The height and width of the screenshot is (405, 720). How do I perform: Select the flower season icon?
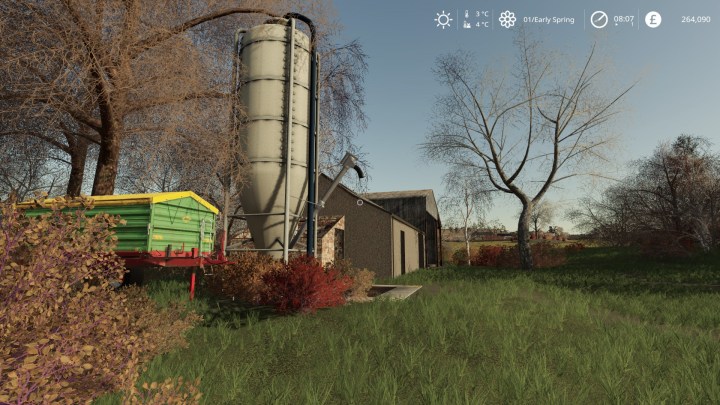coord(507,19)
